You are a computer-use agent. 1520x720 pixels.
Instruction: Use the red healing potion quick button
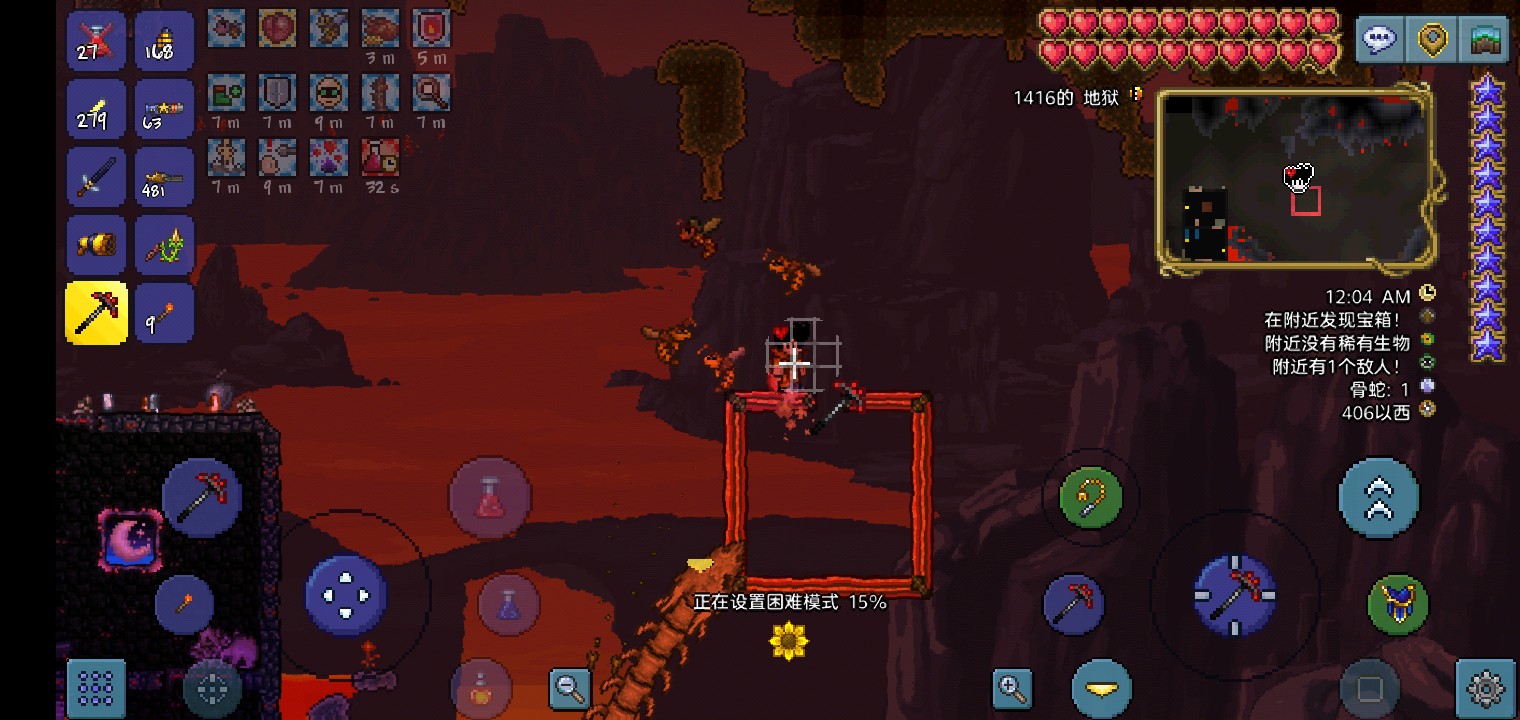tap(489, 497)
